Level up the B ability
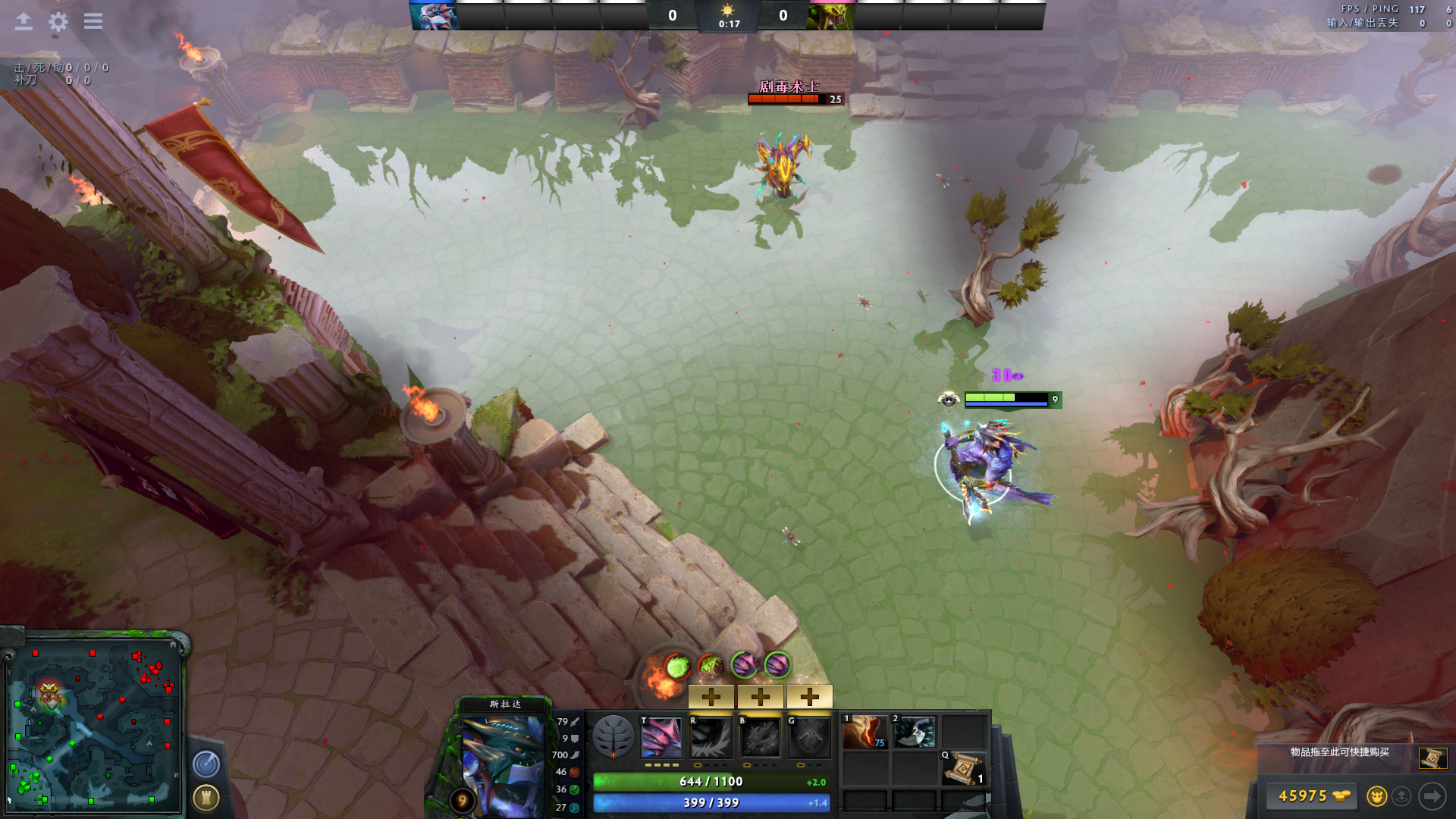Viewport: 1456px width, 819px height. pos(761,696)
